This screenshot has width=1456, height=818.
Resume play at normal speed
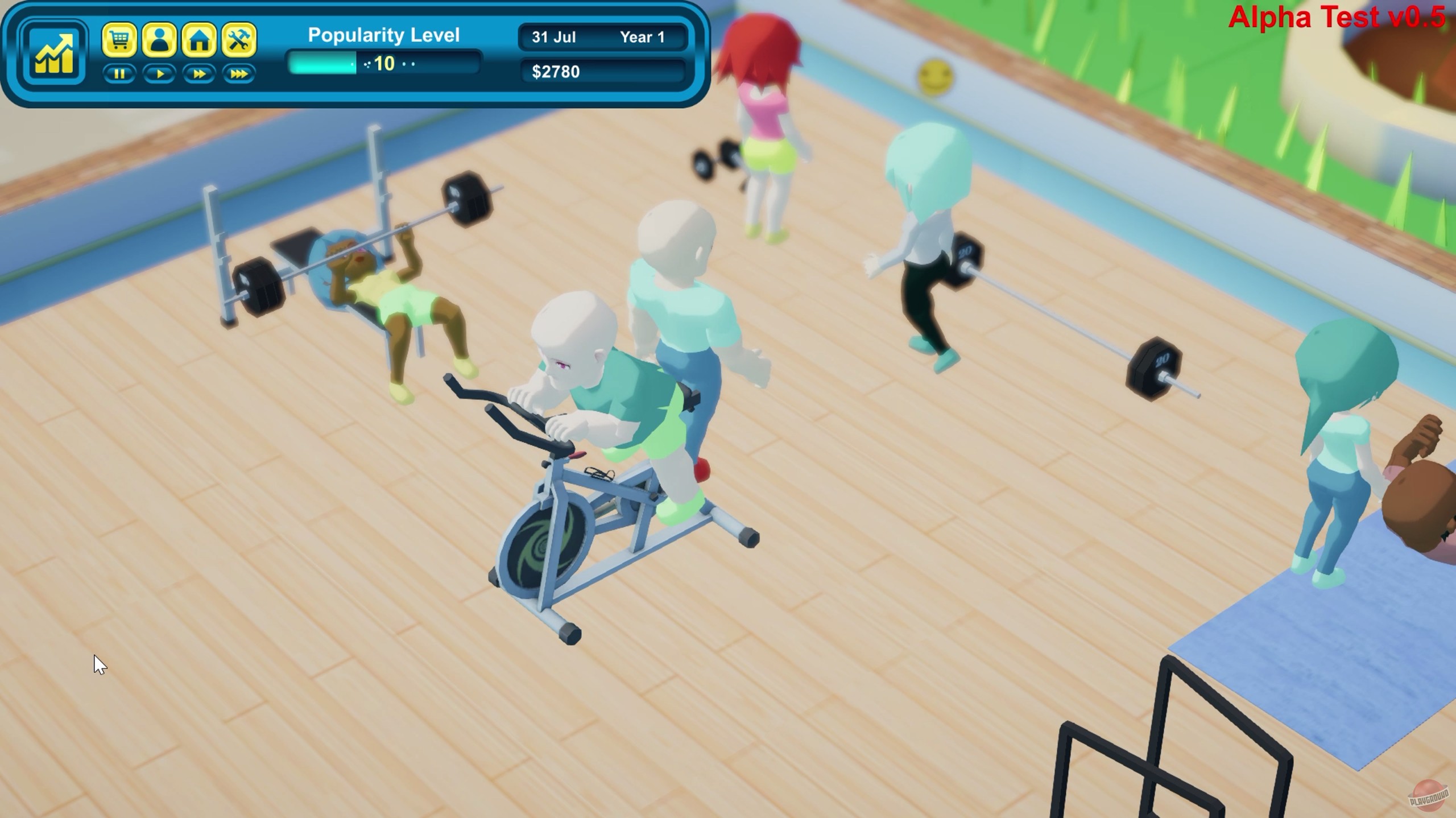click(x=160, y=74)
